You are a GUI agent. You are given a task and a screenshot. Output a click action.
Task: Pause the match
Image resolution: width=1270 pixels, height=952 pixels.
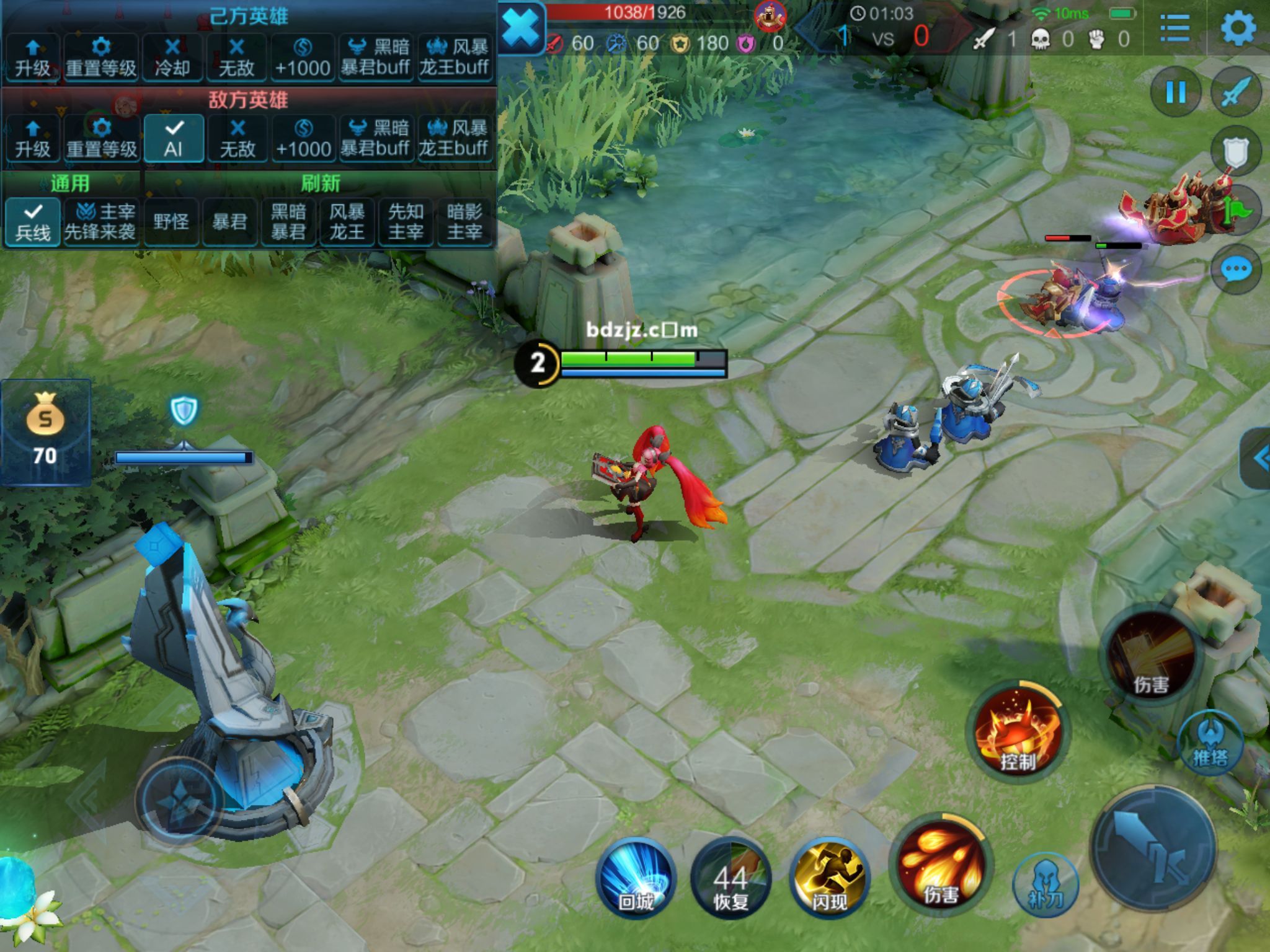(x=1176, y=93)
